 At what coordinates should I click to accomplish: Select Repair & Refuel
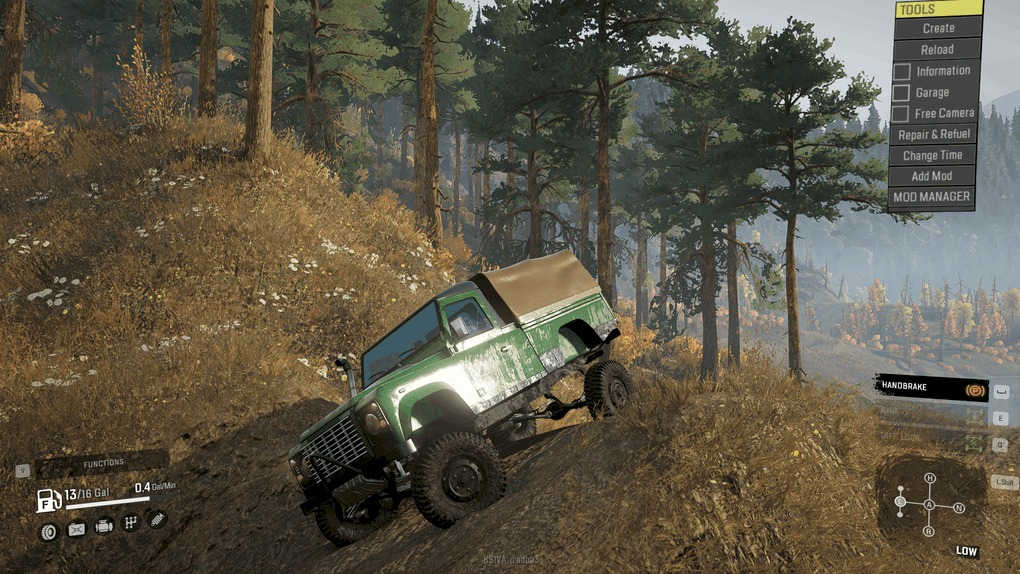pyautogui.click(x=933, y=134)
